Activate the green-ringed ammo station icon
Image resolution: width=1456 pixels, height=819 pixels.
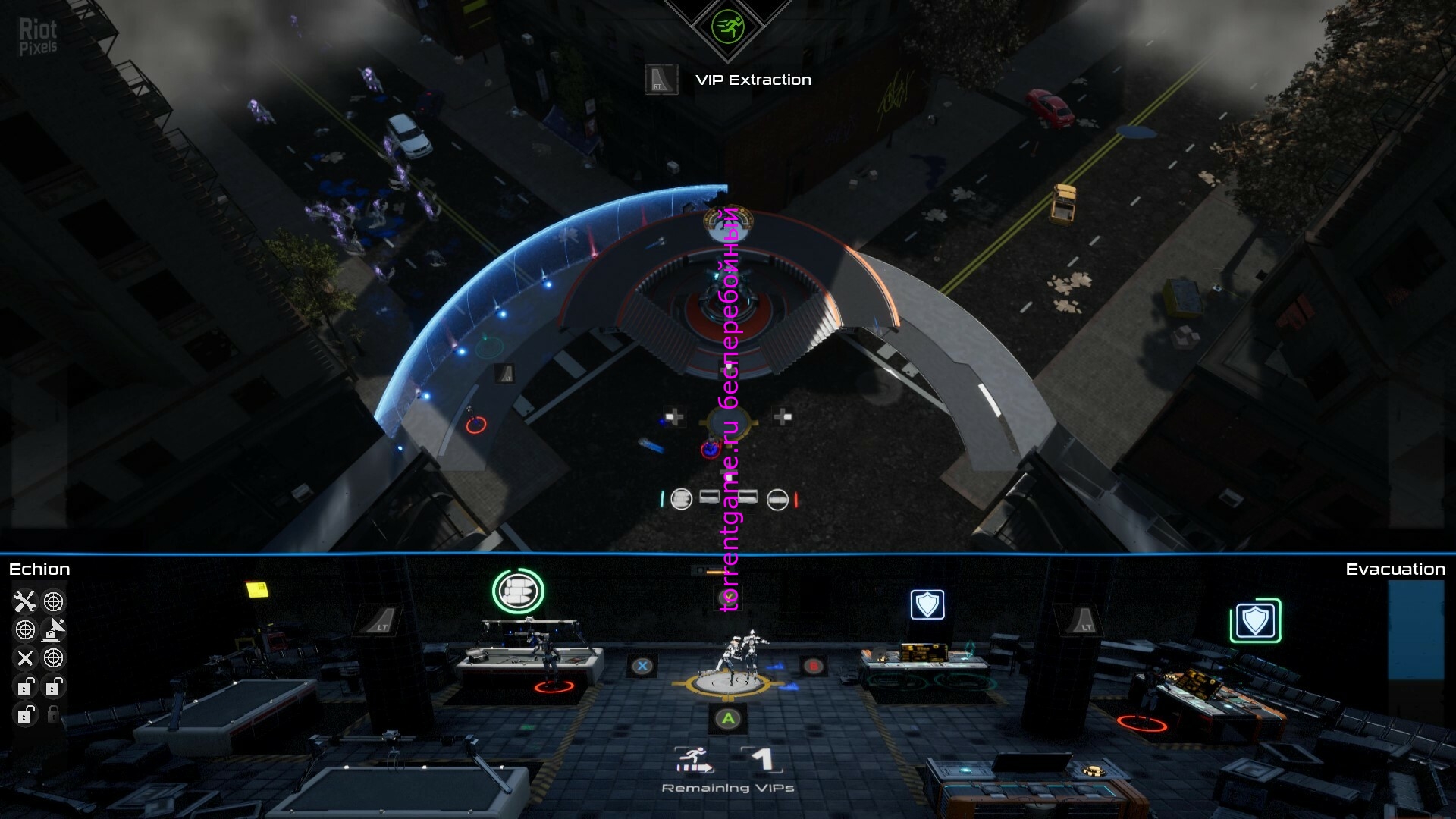[519, 591]
